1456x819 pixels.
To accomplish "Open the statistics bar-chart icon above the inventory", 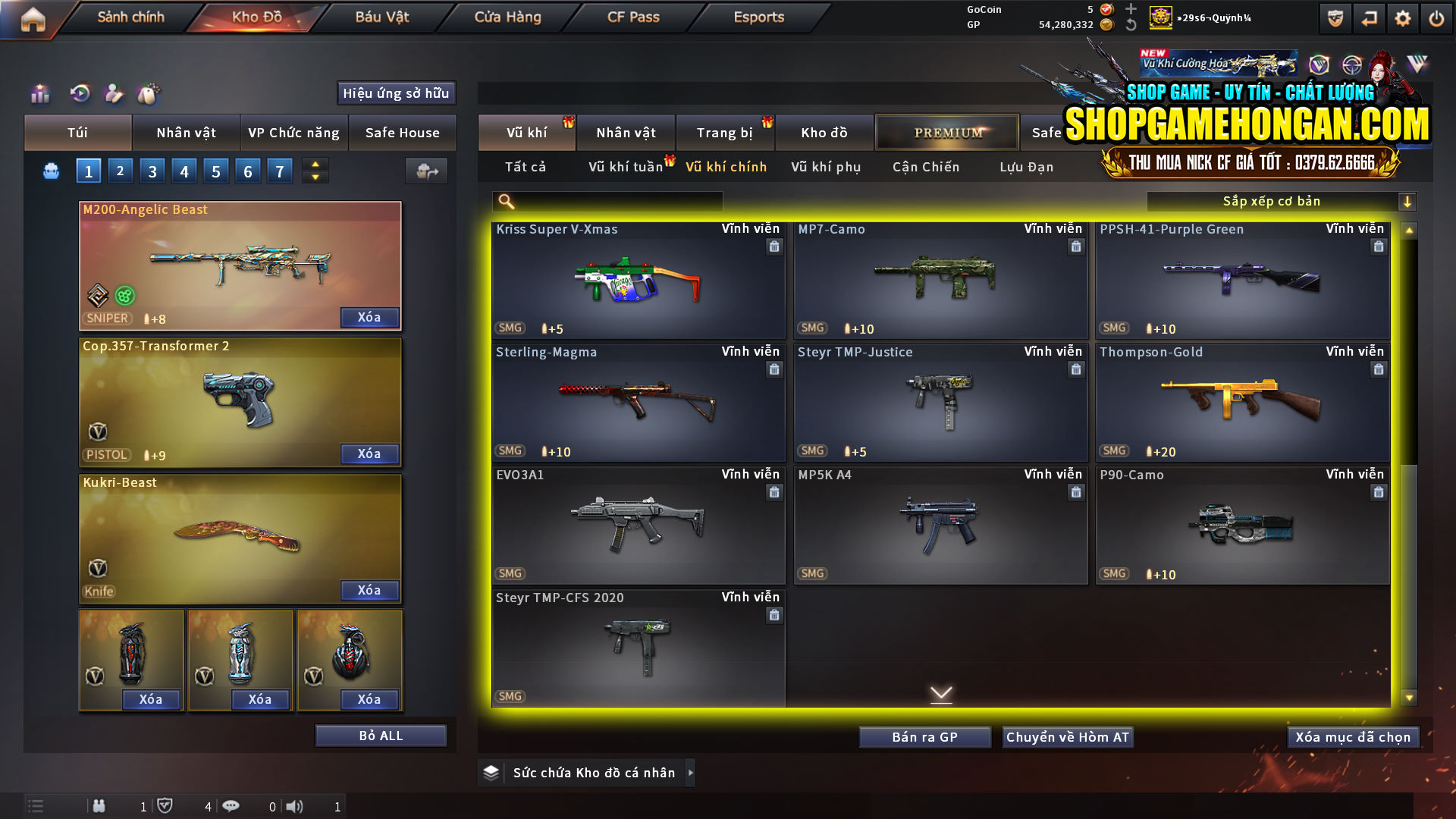I will tap(39, 93).
